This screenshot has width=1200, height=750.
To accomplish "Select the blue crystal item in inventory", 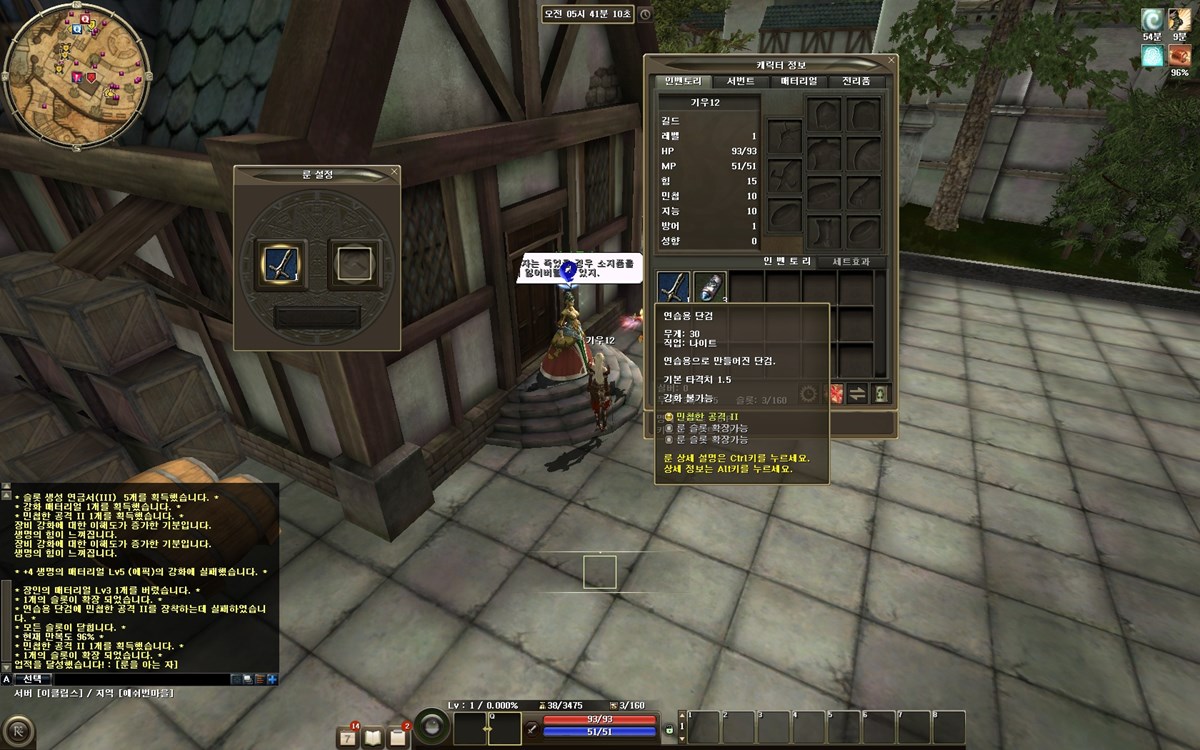I will pyautogui.click(x=710, y=288).
